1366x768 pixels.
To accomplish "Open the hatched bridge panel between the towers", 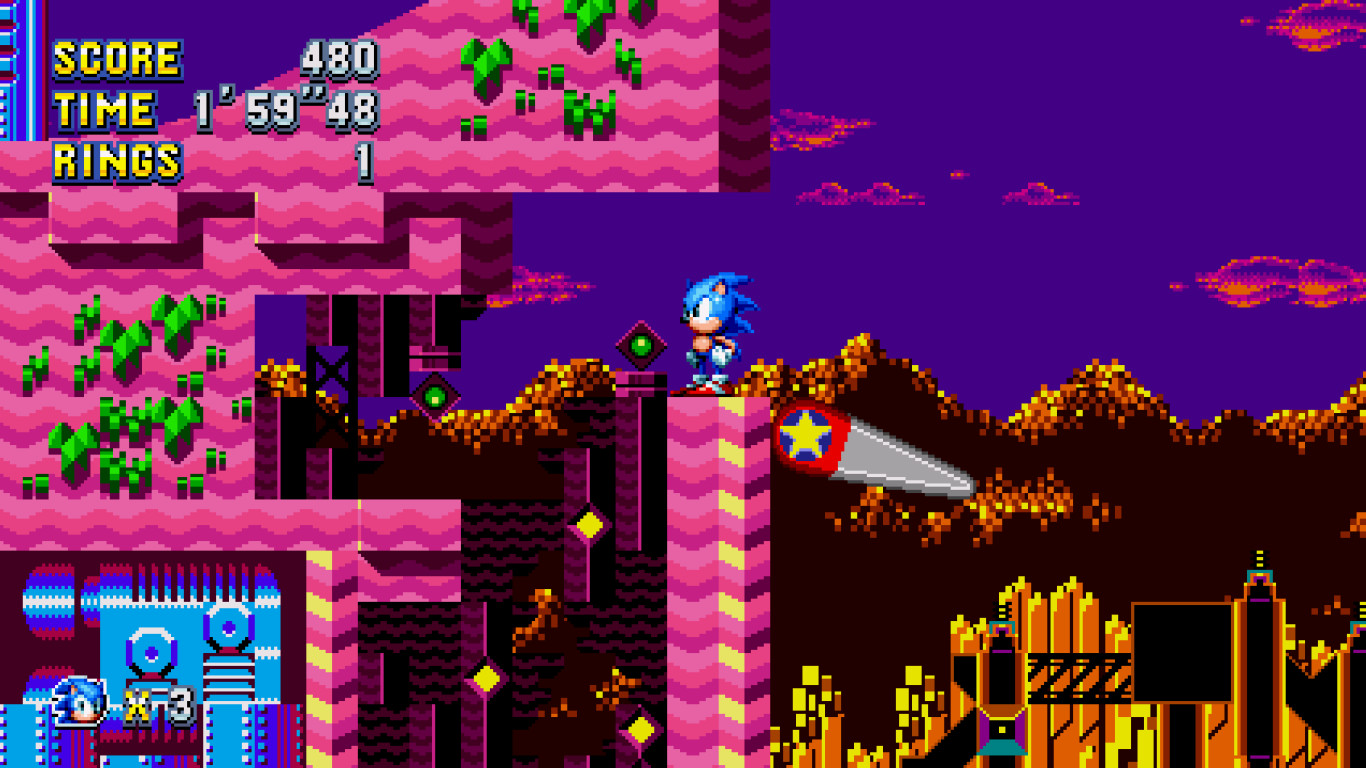I will 1080,678.
